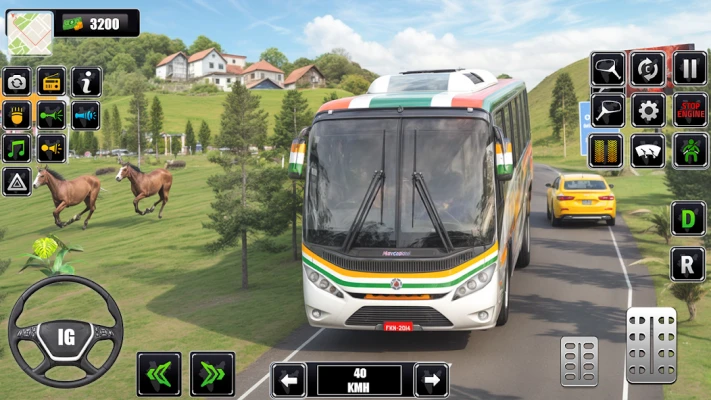Toggle the yellow headlight button

[17, 115]
